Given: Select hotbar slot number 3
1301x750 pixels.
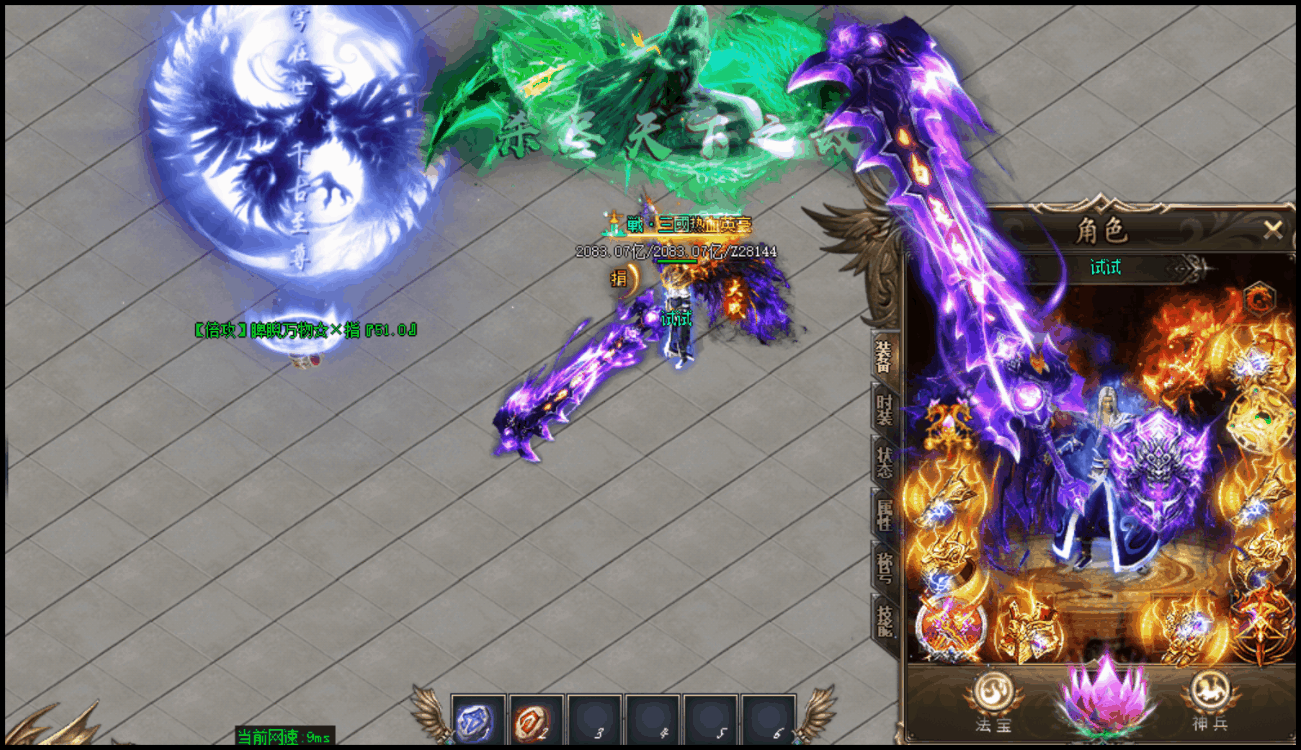Looking at the screenshot, I should coord(594,720).
